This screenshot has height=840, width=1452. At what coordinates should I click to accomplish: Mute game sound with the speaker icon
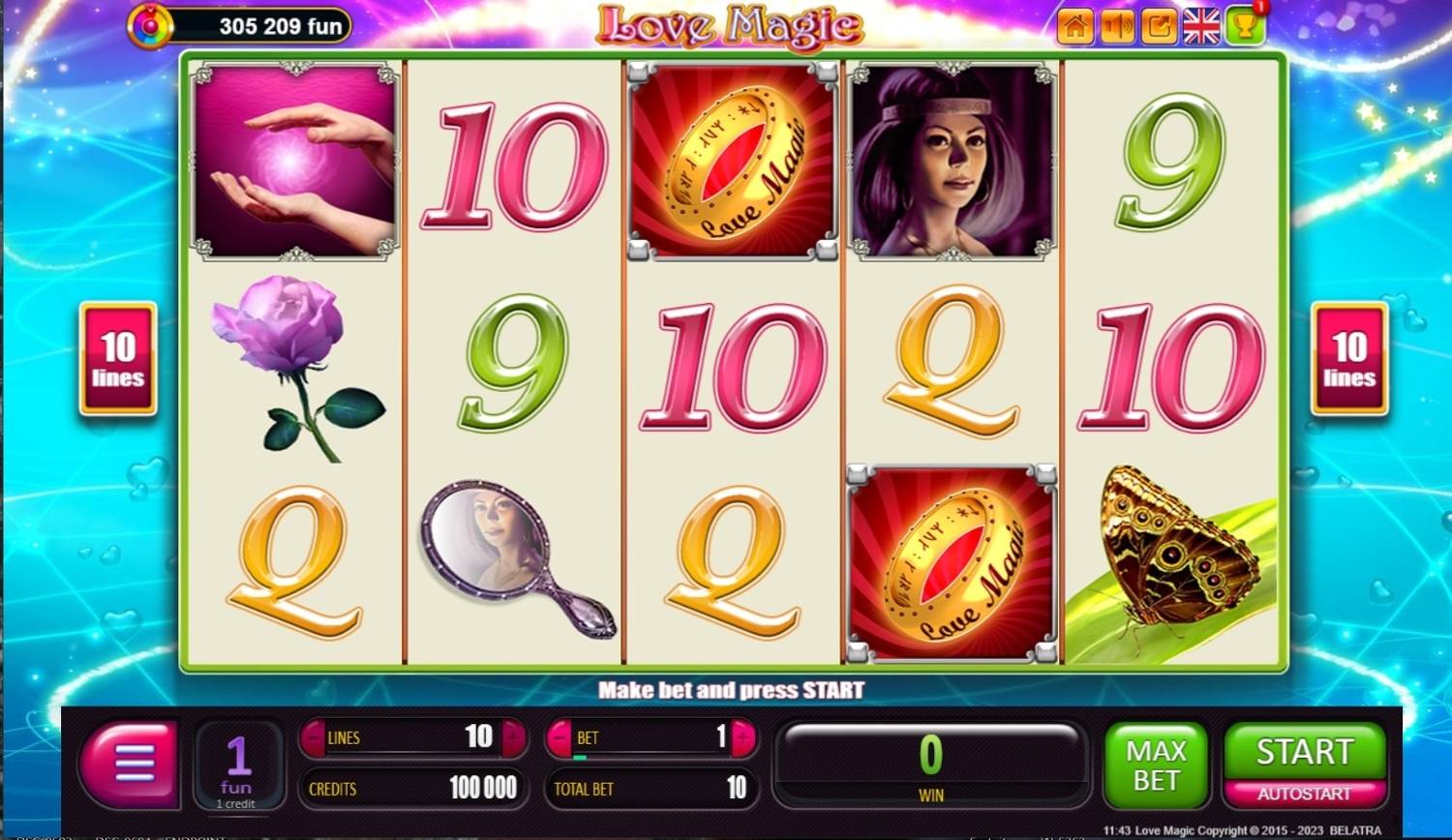pos(1116,28)
